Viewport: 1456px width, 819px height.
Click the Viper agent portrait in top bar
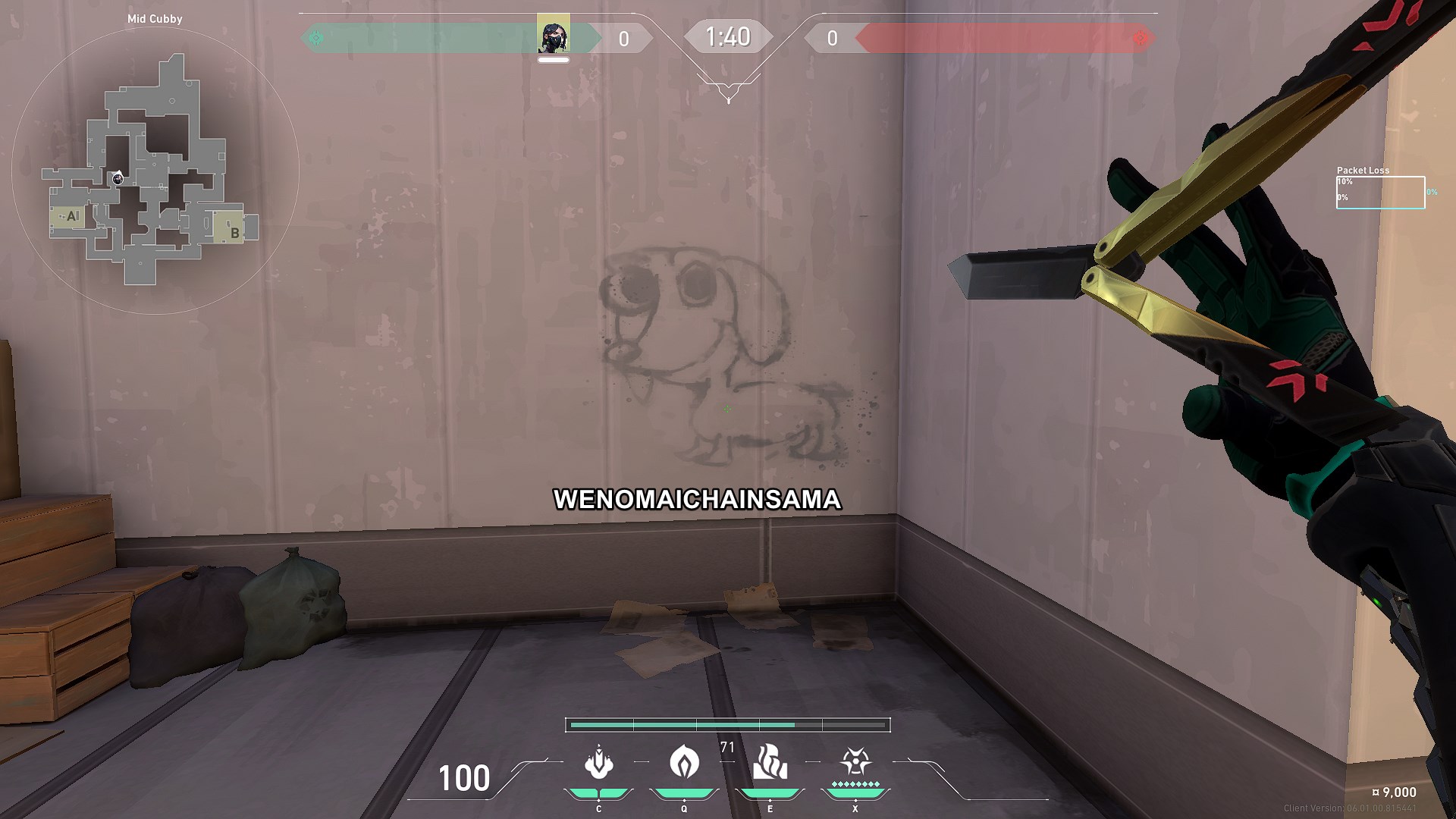(554, 34)
